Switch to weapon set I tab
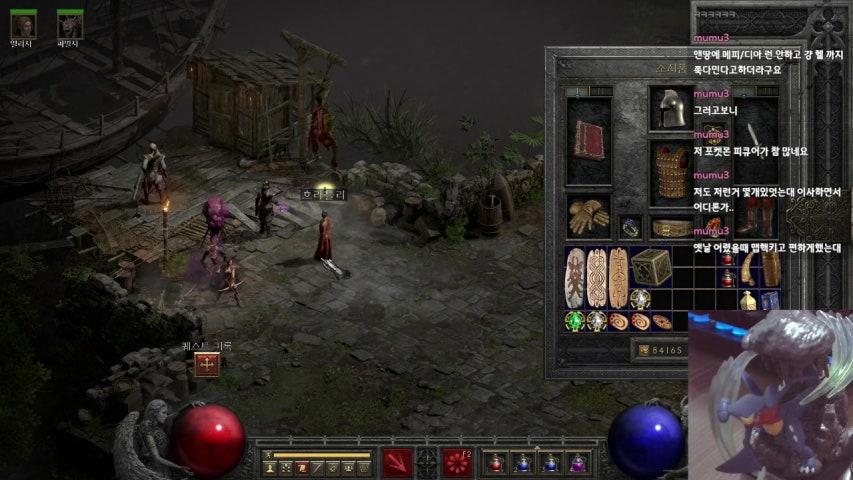 click(578, 92)
